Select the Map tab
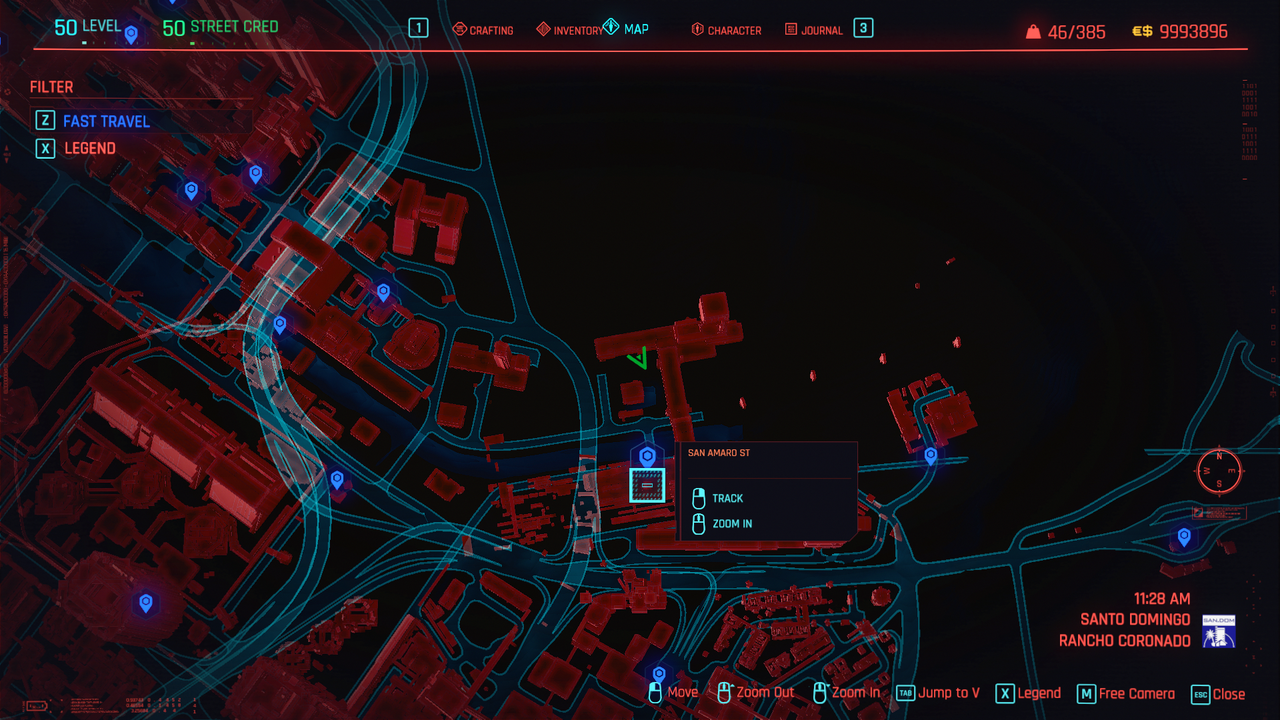This screenshot has height=720, width=1280. point(626,29)
